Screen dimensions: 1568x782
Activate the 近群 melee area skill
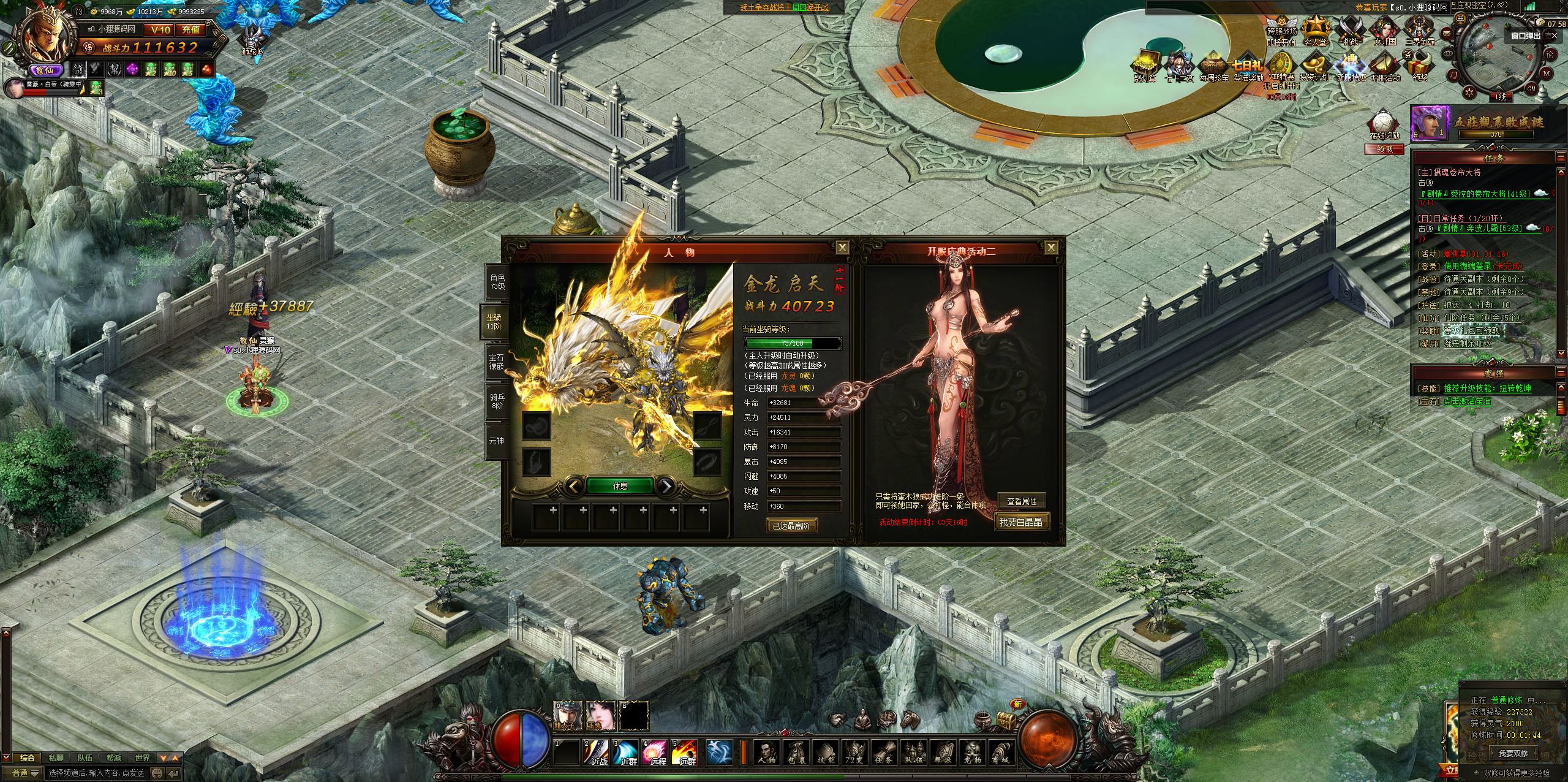pos(625,753)
